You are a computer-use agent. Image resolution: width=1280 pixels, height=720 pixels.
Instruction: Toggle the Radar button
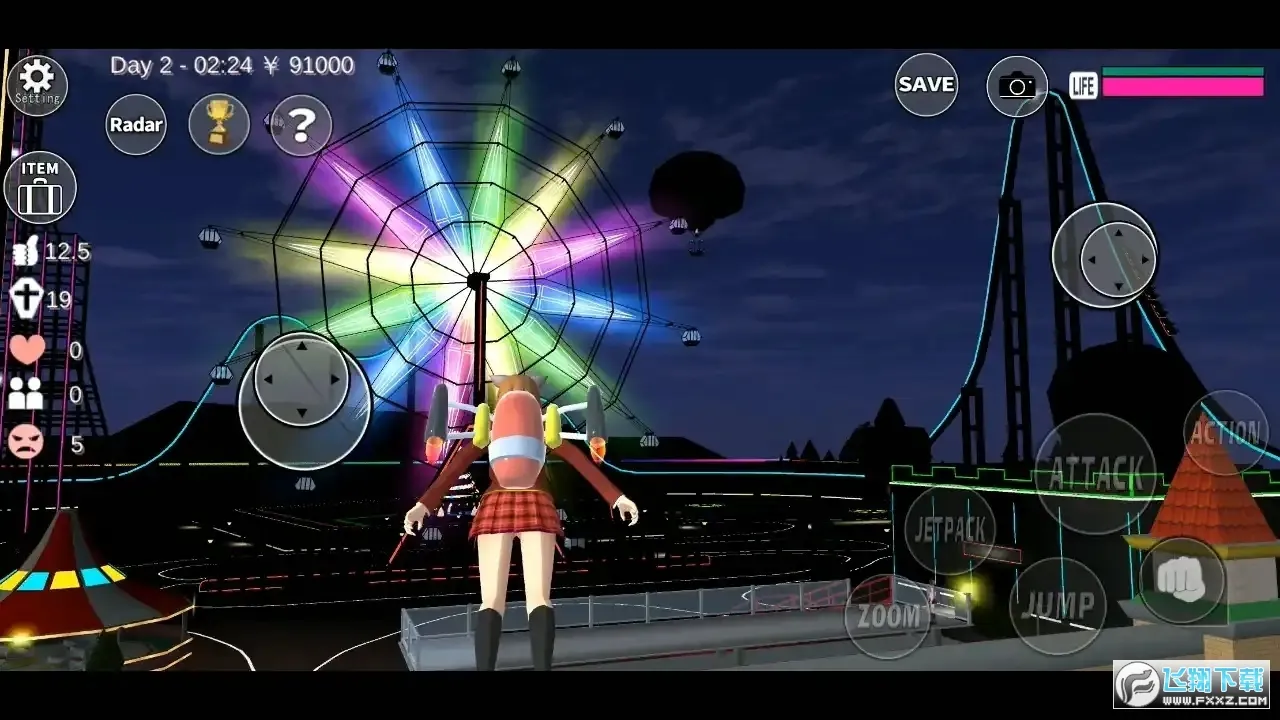click(136, 125)
